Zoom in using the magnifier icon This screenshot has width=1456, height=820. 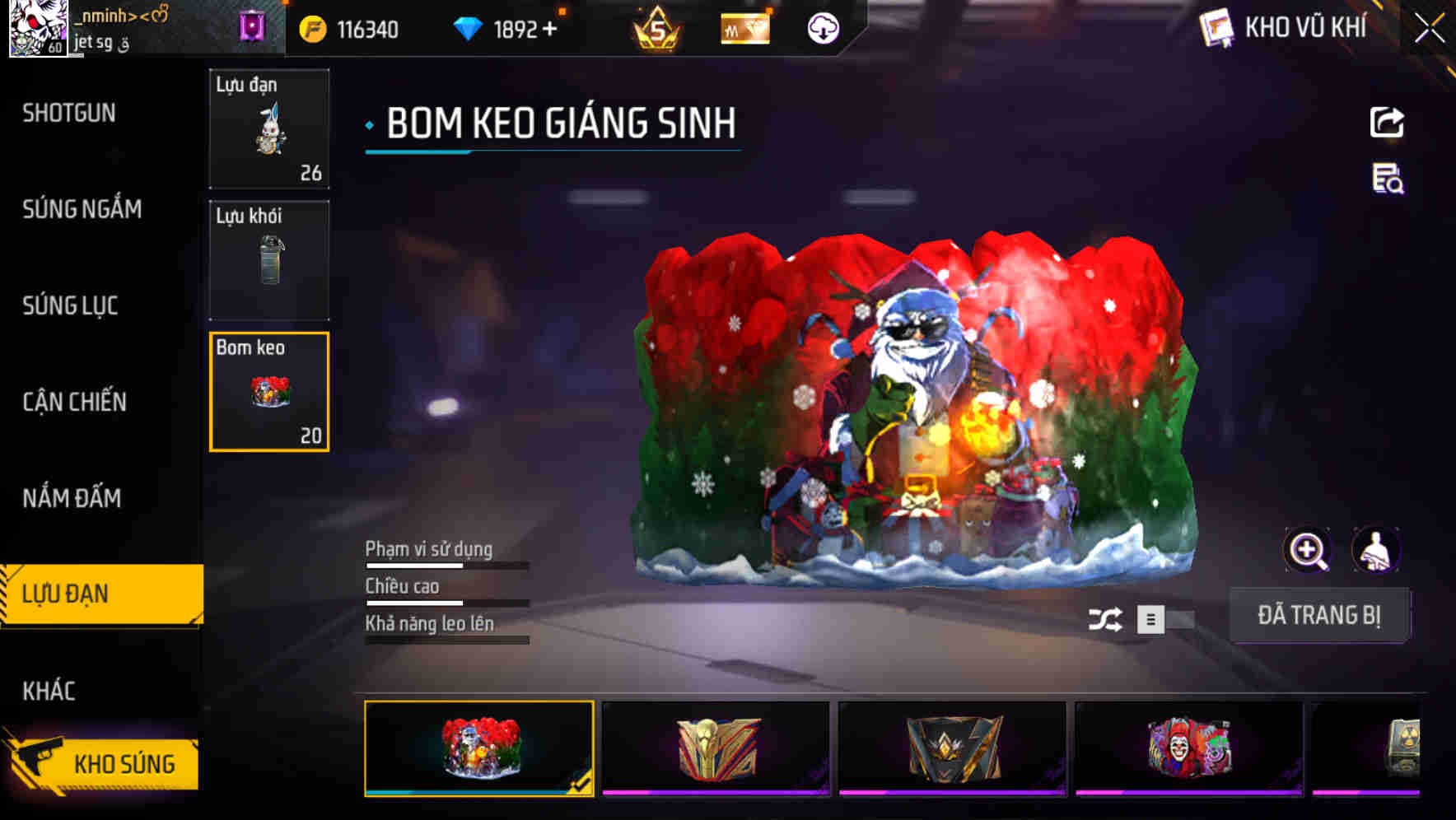pos(1306,549)
